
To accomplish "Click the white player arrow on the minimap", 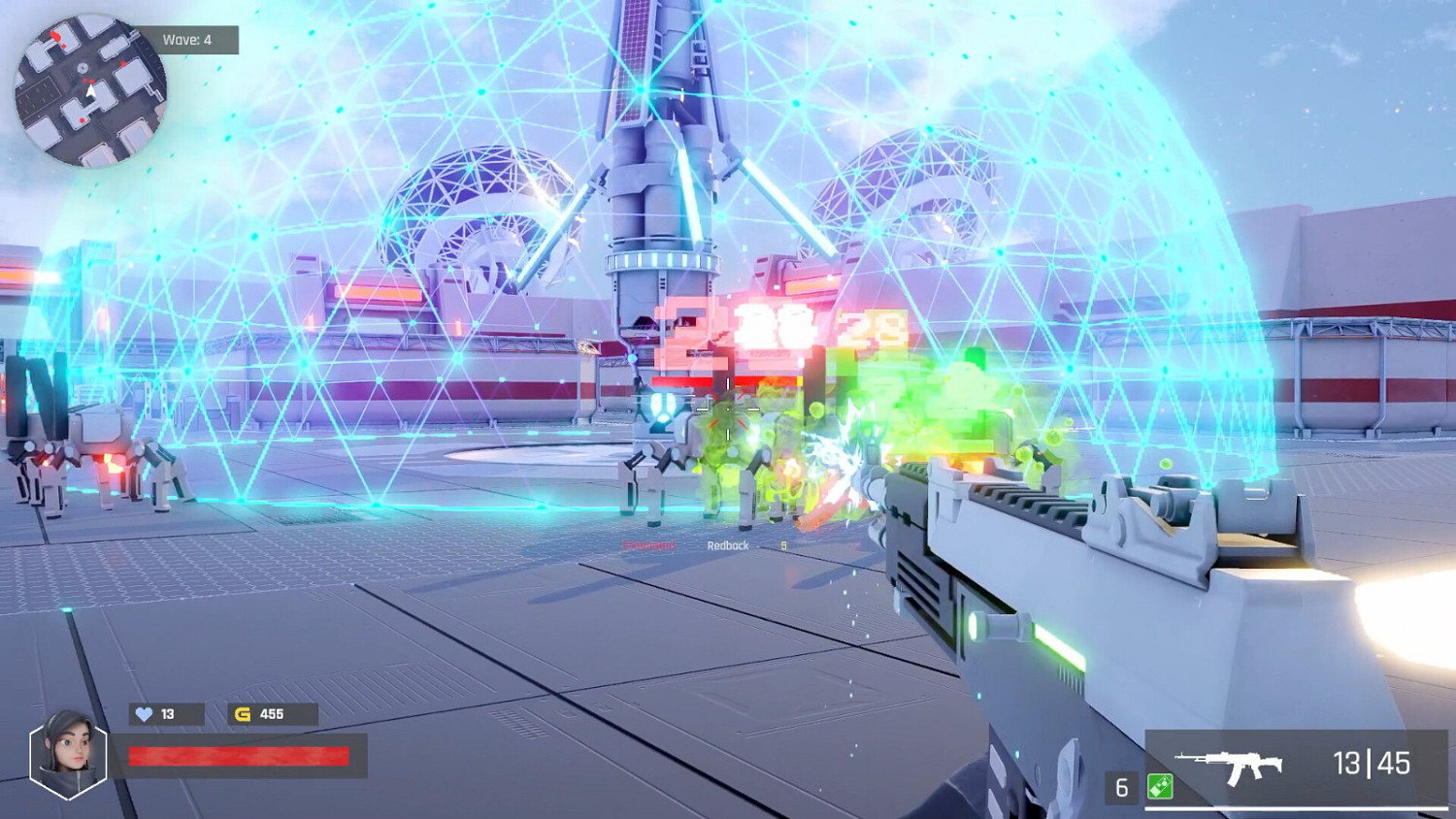I will pyautogui.click(x=91, y=89).
